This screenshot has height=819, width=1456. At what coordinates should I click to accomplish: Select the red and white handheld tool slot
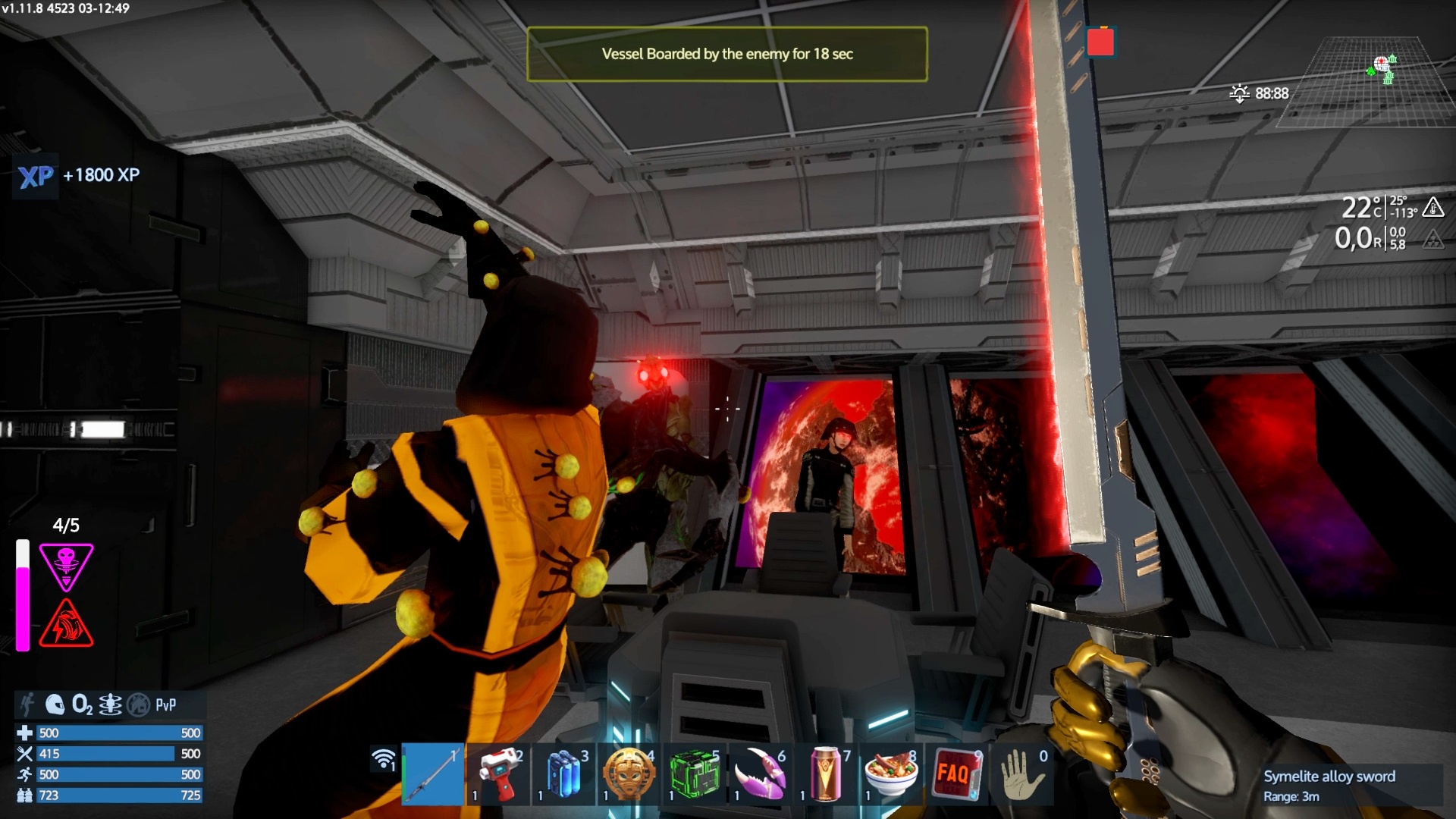[498, 773]
